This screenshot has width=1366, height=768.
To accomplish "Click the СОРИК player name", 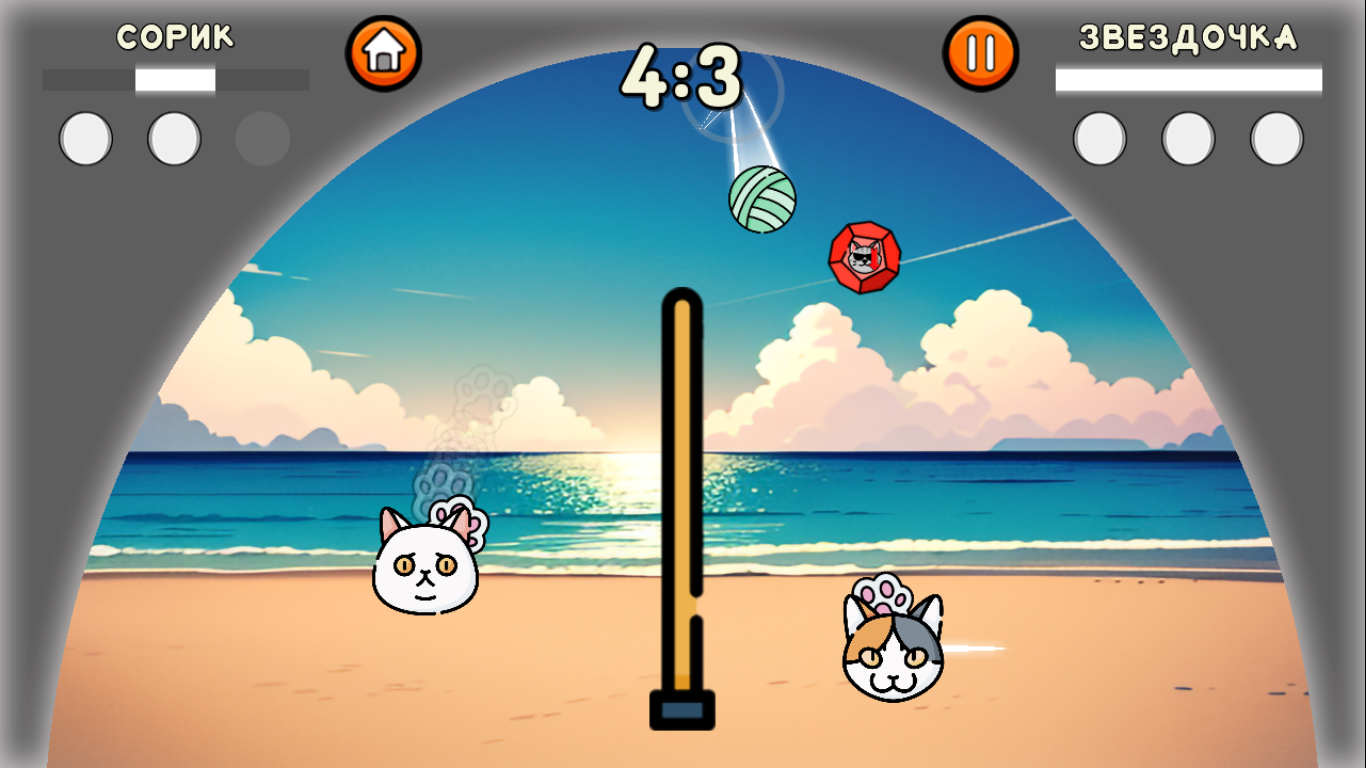I will (174, 37).
